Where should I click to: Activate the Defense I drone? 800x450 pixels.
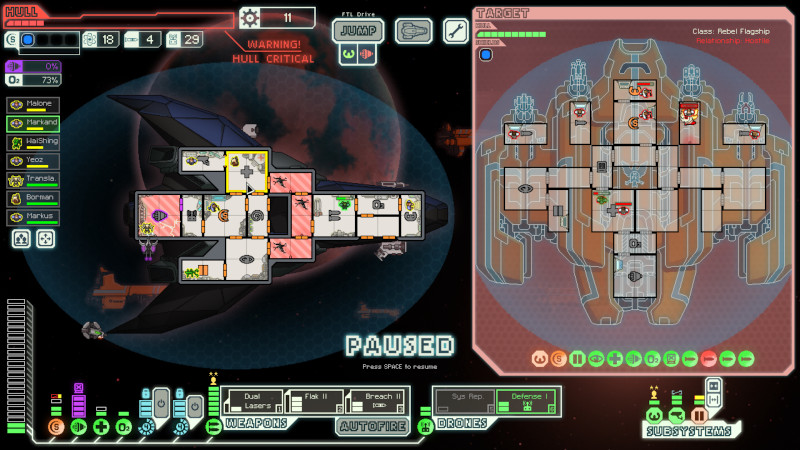(x=527, y=400)
